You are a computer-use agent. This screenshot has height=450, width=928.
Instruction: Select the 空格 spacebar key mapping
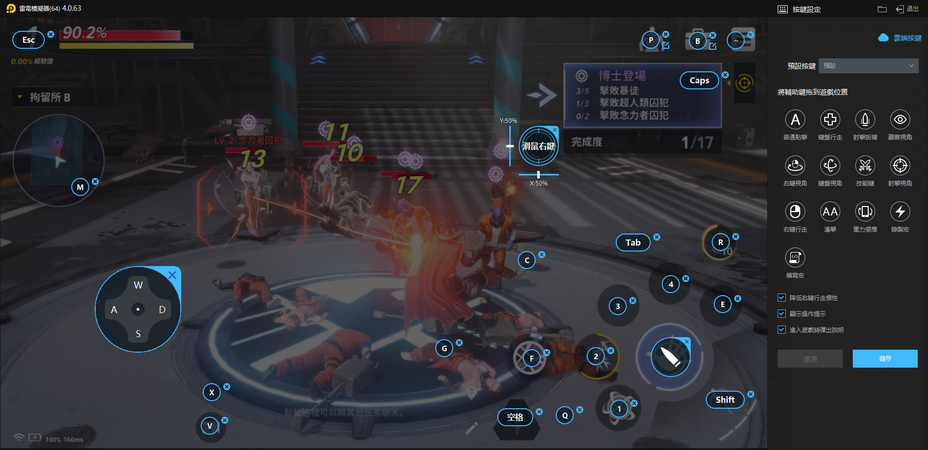(x=515, y=417)
